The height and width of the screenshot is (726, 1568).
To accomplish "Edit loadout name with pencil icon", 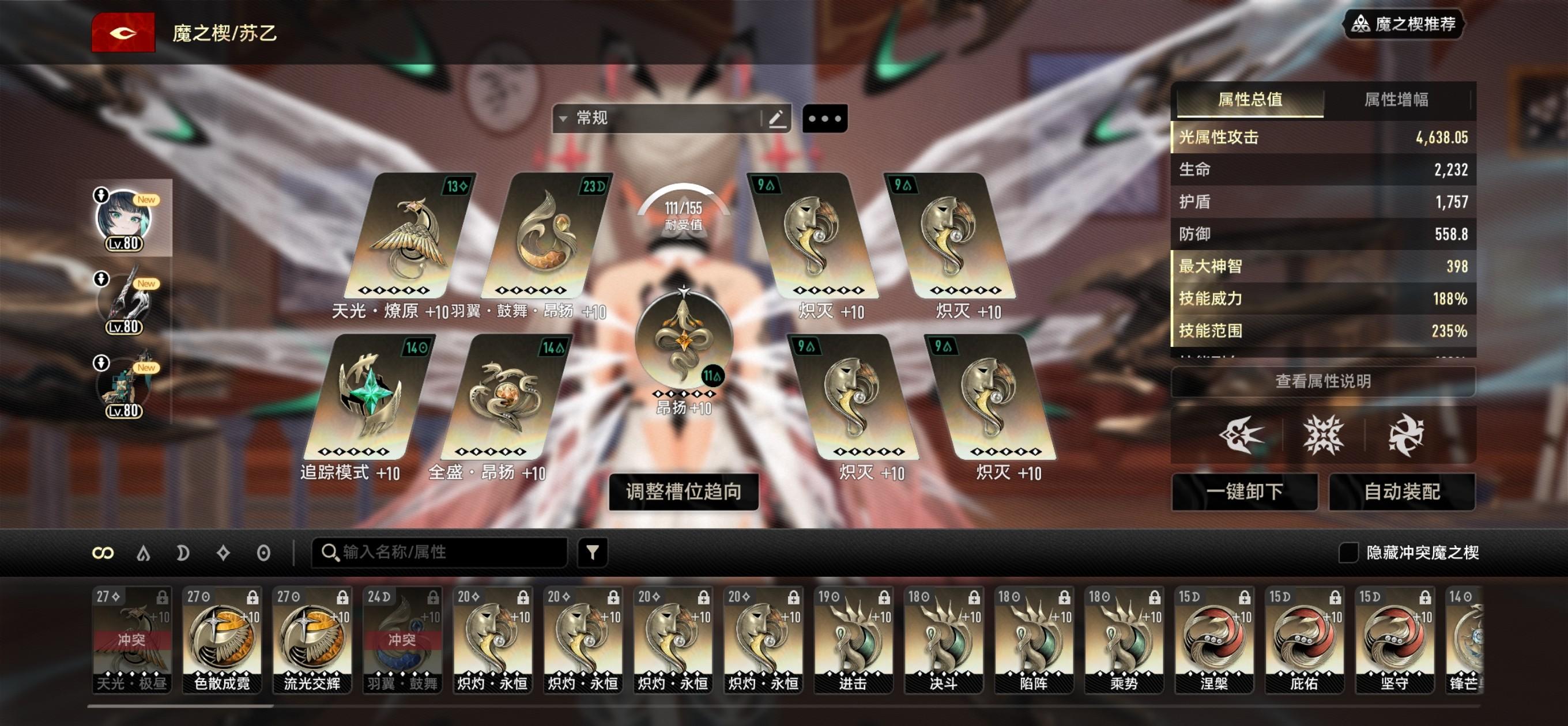I will (x=777, y=118).
